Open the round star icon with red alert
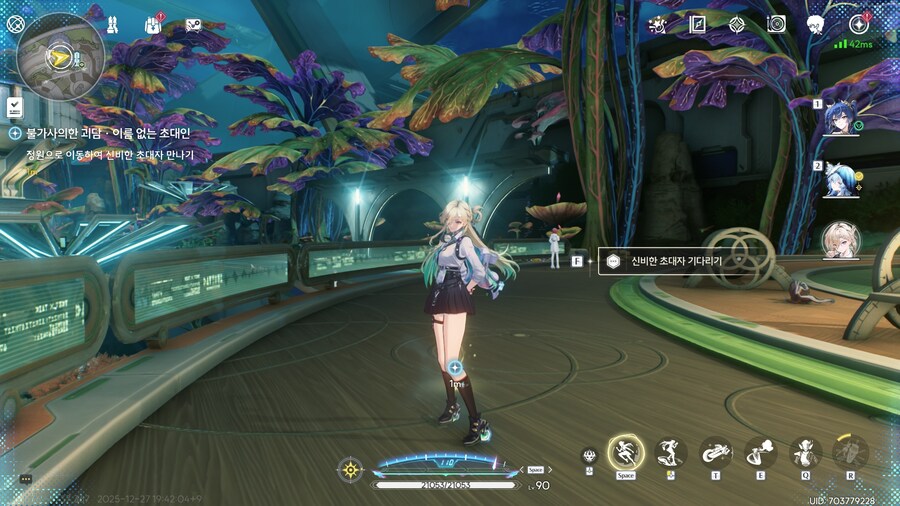900x506 pixels. [x=858, y=24]
